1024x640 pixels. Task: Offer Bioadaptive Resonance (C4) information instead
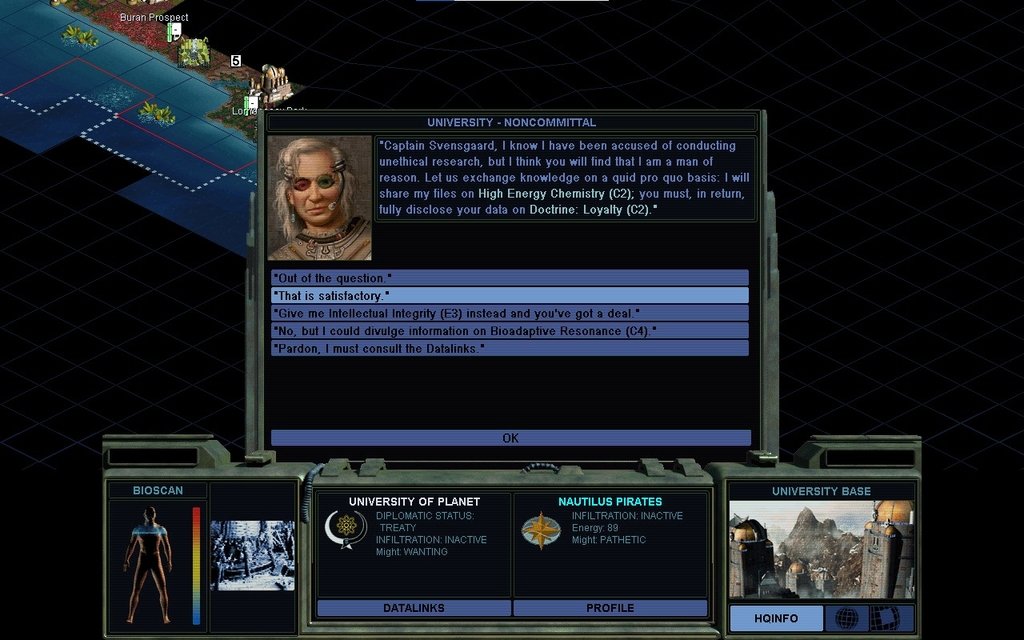pyautogui.click(x=509, y=330)
